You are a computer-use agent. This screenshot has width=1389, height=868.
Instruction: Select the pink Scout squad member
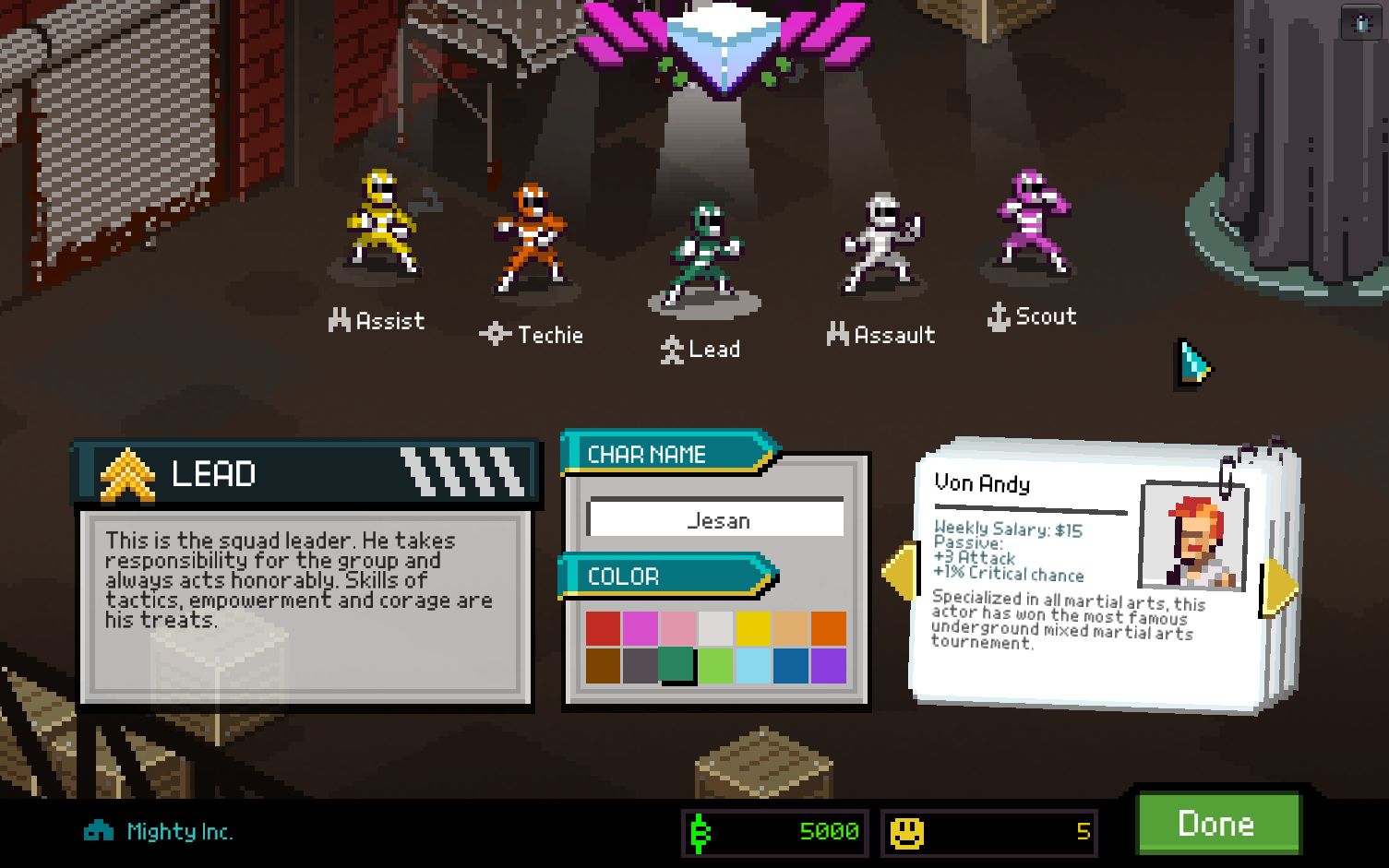tap(1032, 221)
